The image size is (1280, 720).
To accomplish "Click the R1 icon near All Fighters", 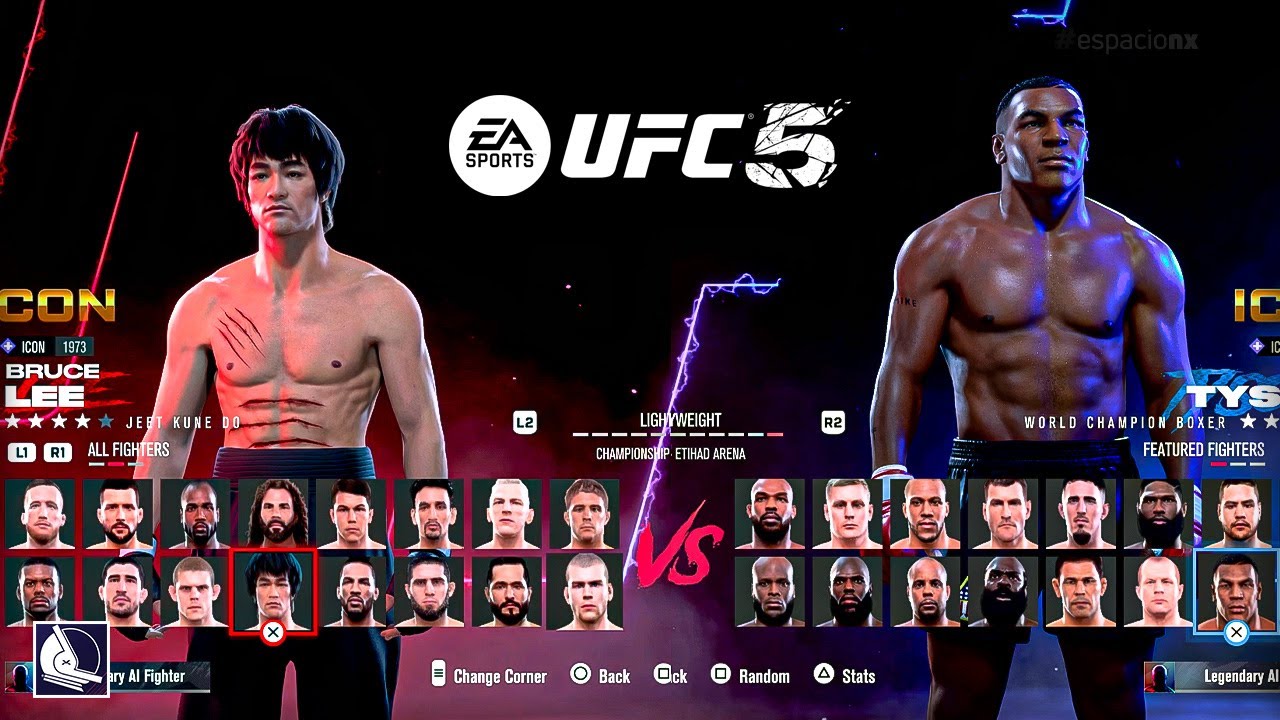I will coord(58,450).
